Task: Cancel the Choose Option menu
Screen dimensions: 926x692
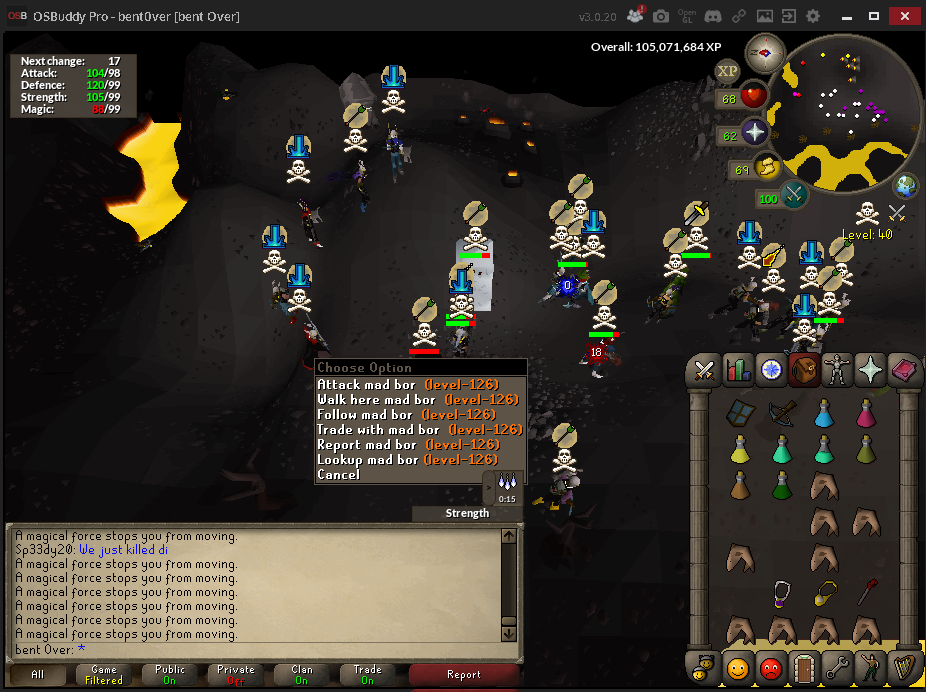Action: pyautogui.click(x=338, y=474)
